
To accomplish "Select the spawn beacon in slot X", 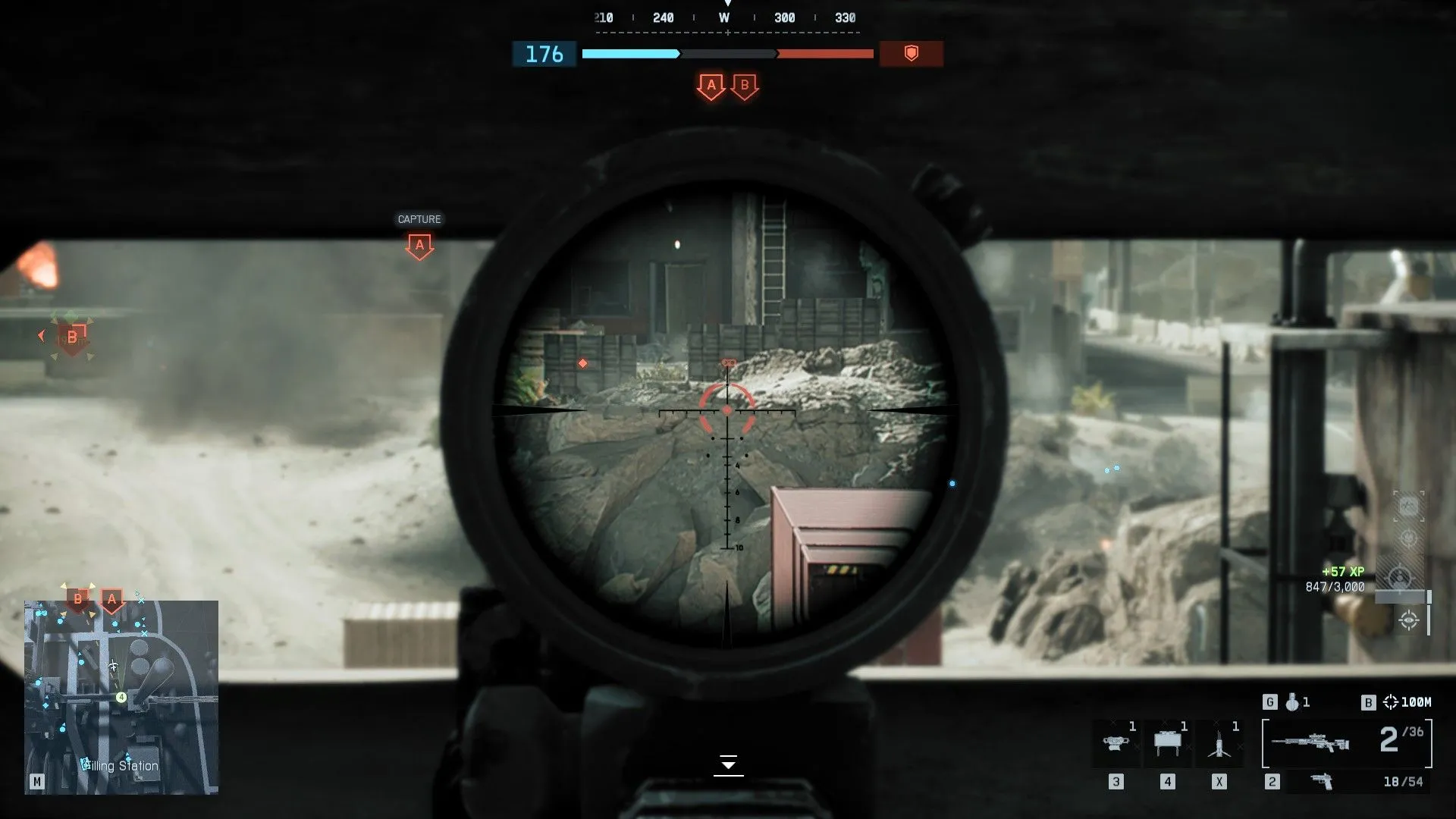I will (x=1219, y=742).
